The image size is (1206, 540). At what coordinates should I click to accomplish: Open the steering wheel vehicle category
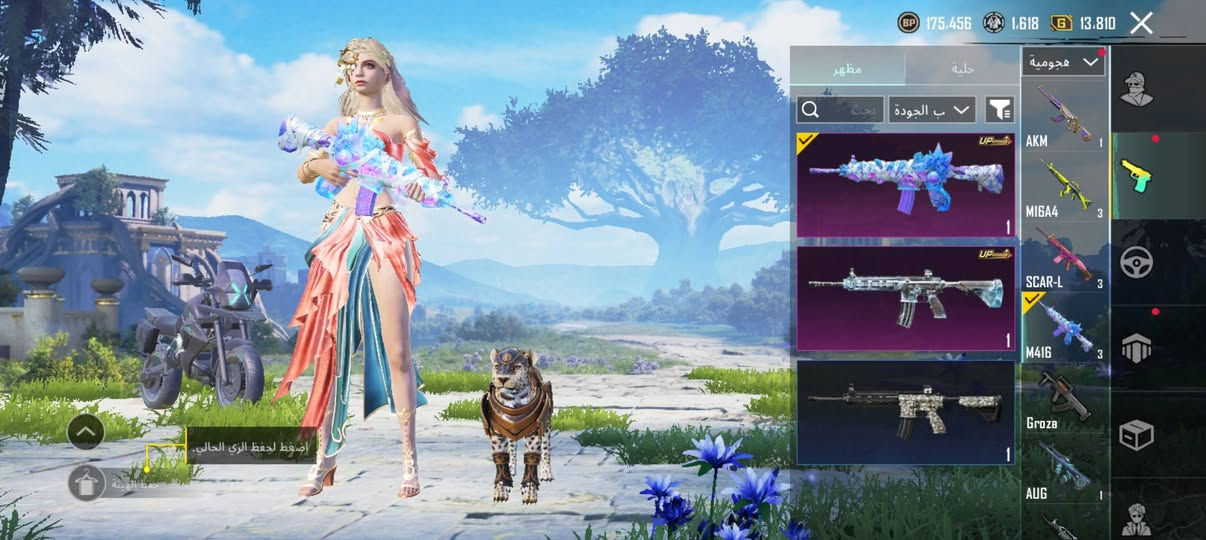click(1137, 262)
